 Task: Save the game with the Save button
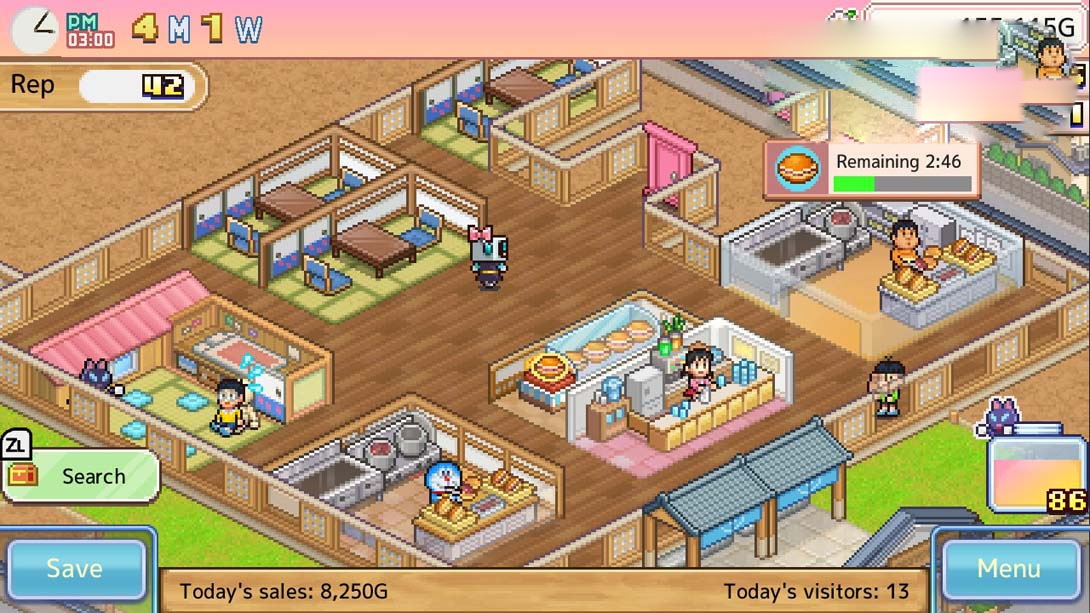(x=75, y=569)
